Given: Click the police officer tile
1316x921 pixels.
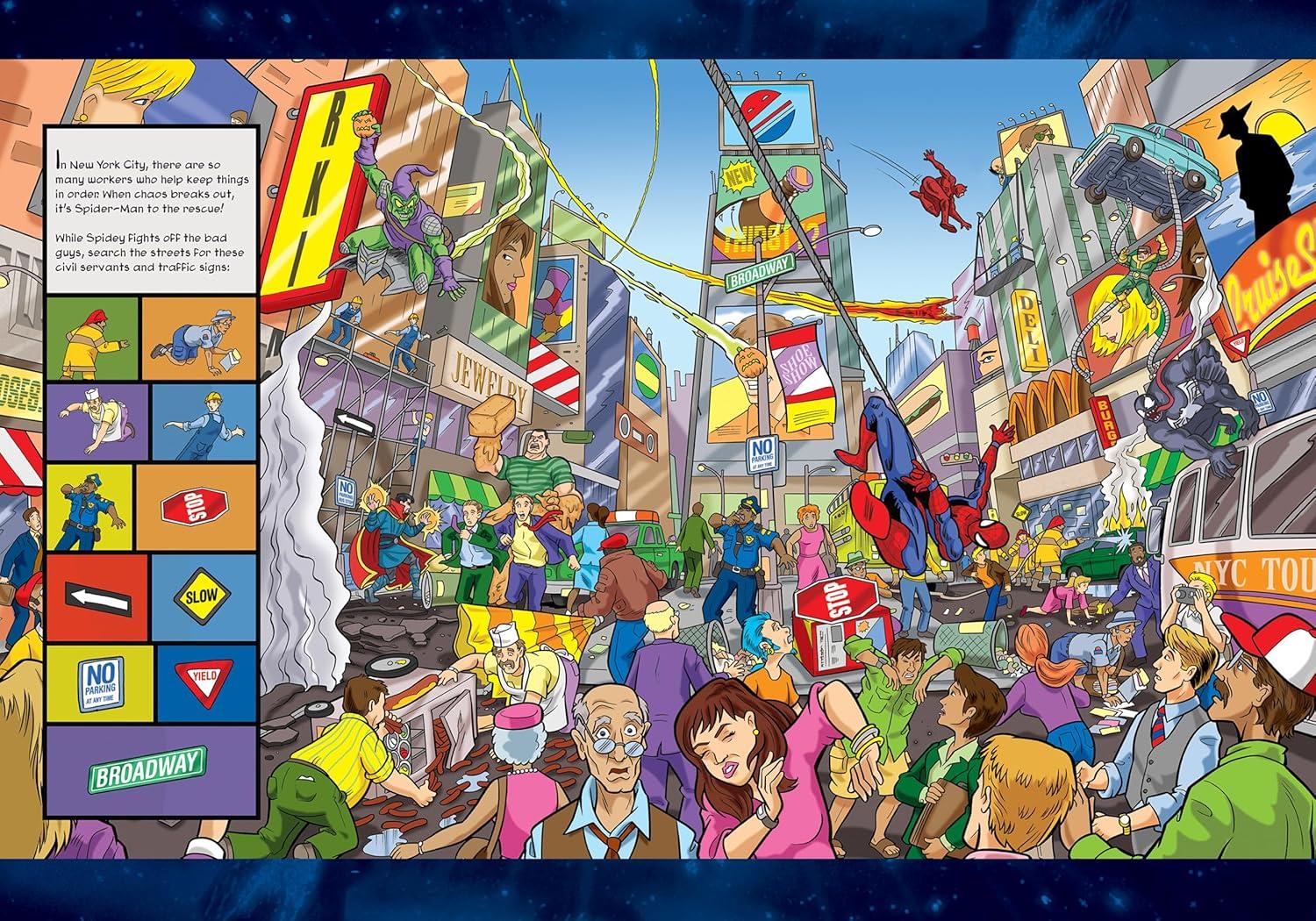Looking at the screenshot, I should (x=89, y=507).
